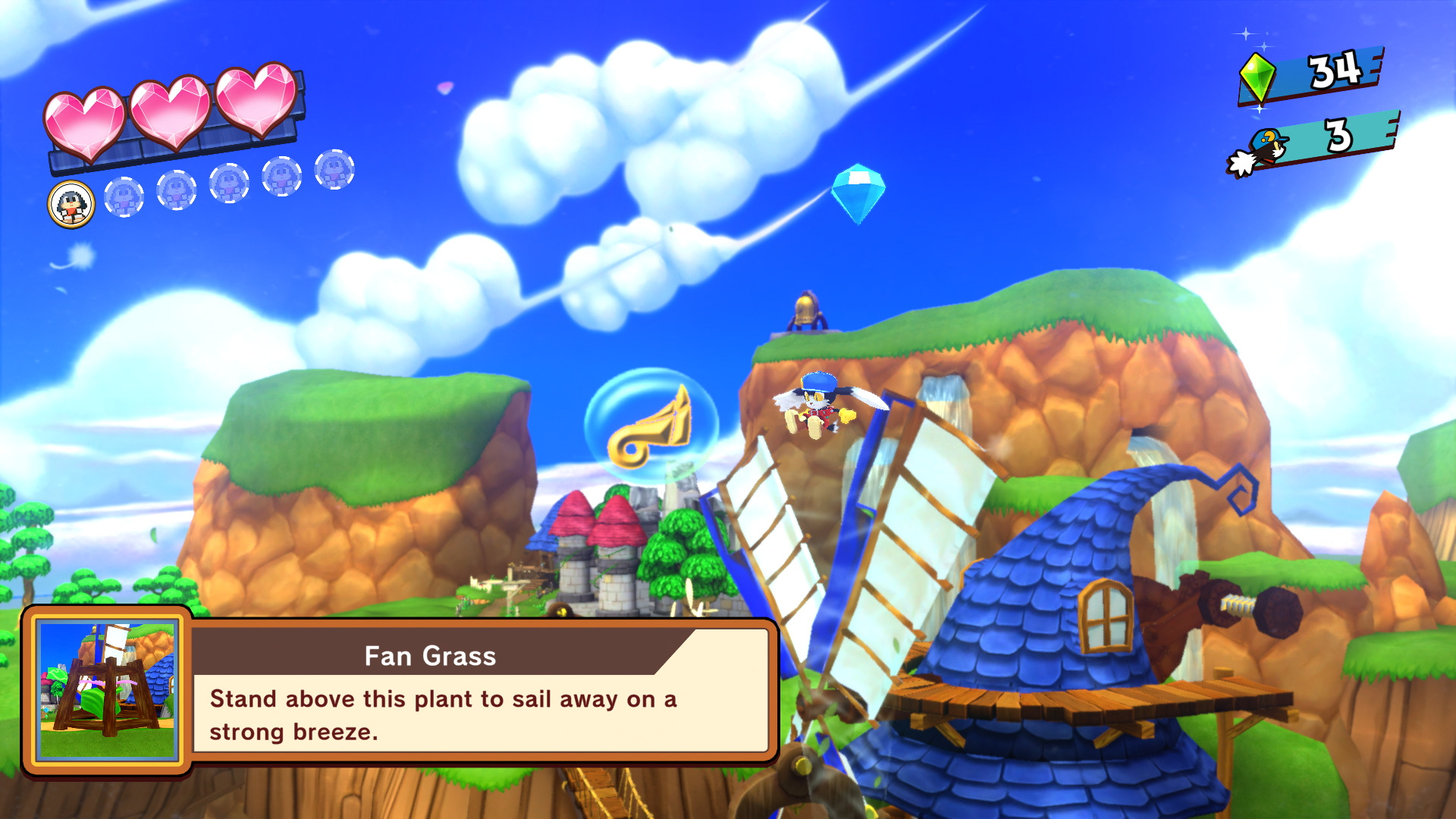
Task: Toggle the last dimmed collectible orb slot
Action: click(x=334, y=171)
